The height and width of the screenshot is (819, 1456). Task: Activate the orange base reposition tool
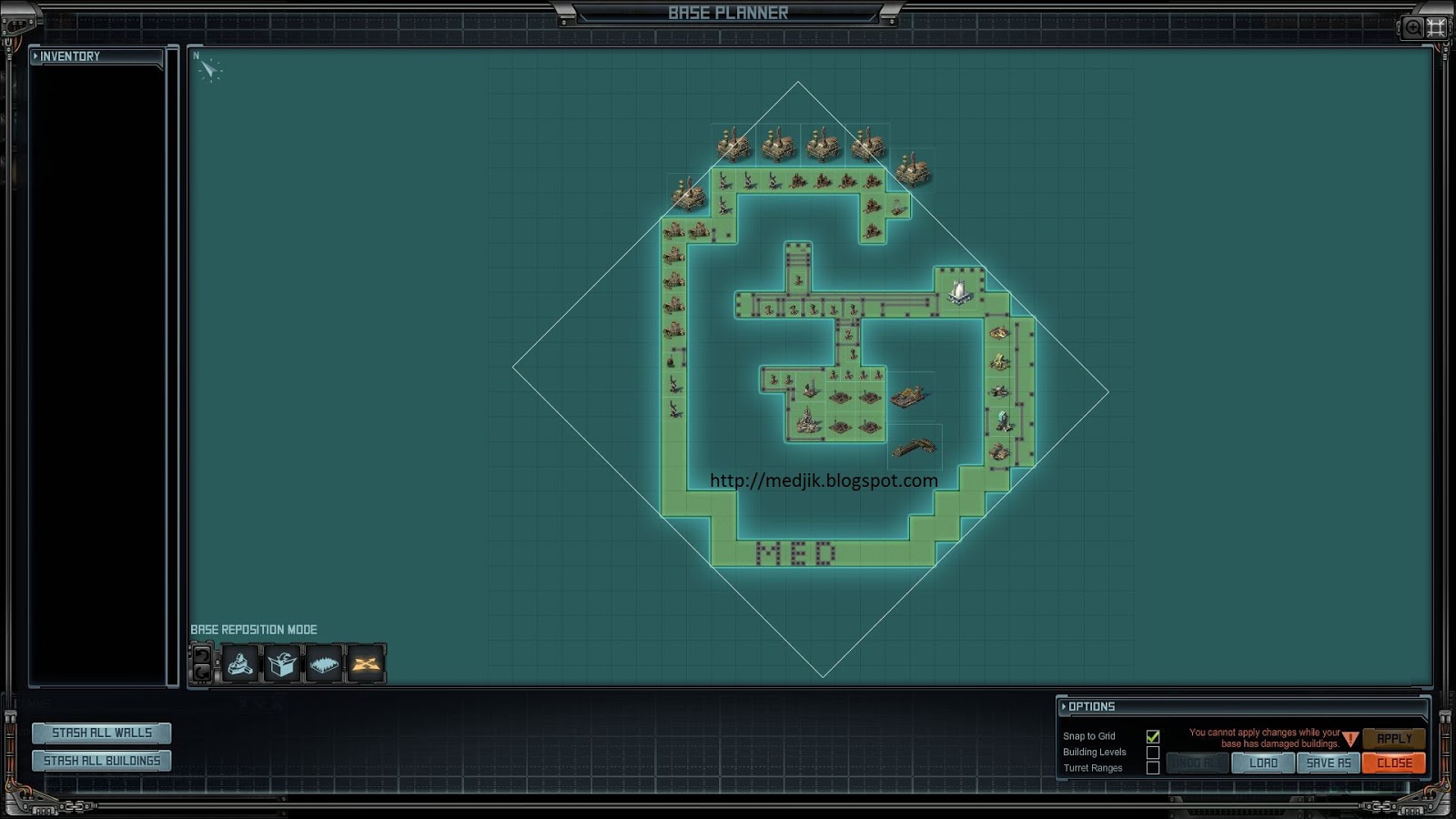(368, 662)
